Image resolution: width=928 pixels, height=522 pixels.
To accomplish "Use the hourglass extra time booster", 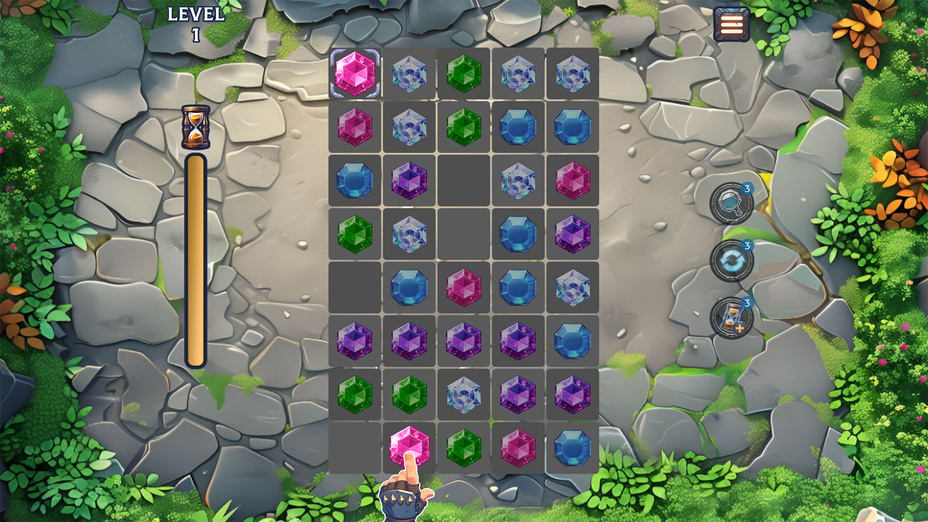I will click(x=731, y=318).
